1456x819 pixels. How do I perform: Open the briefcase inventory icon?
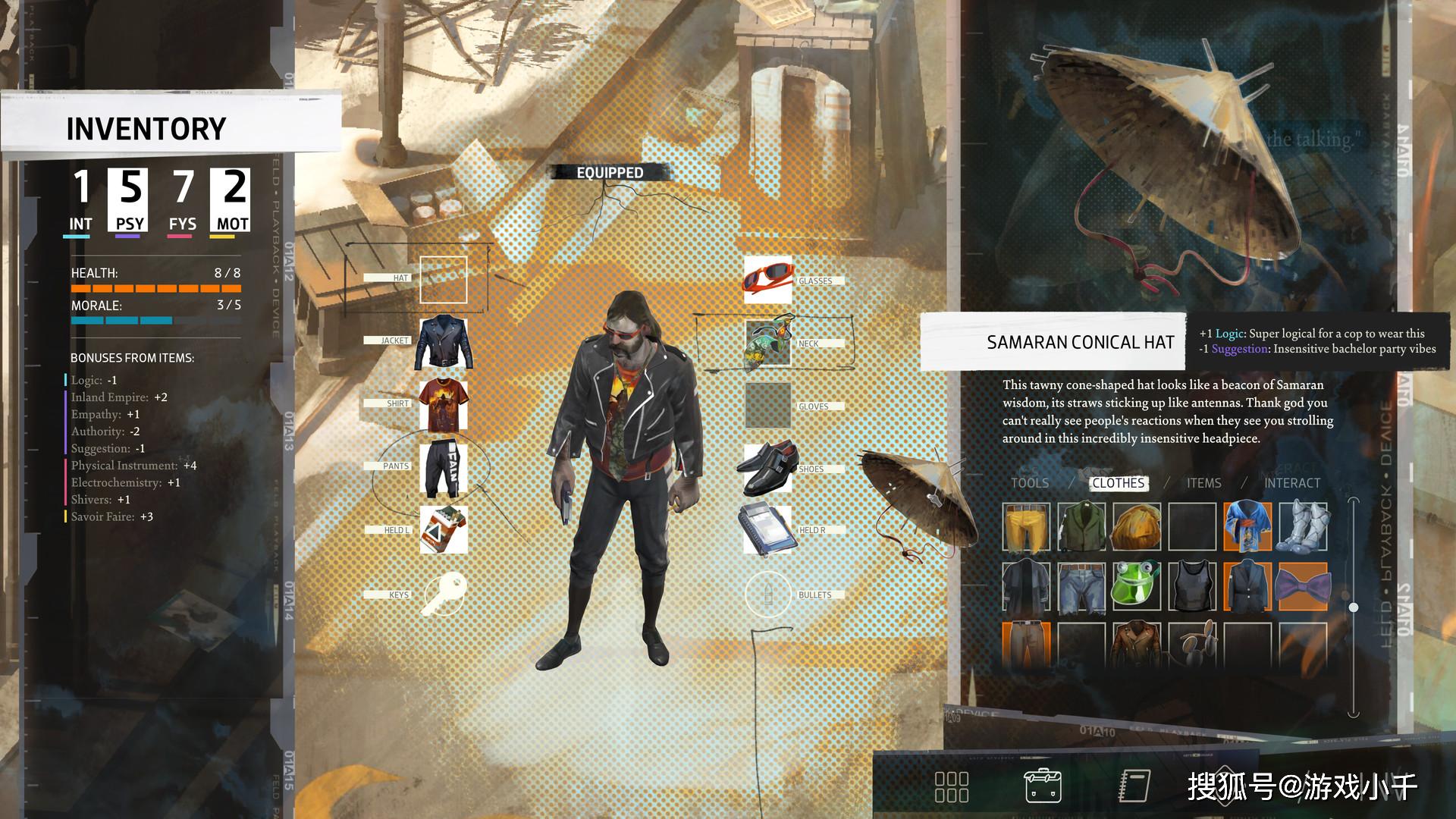1043,786
